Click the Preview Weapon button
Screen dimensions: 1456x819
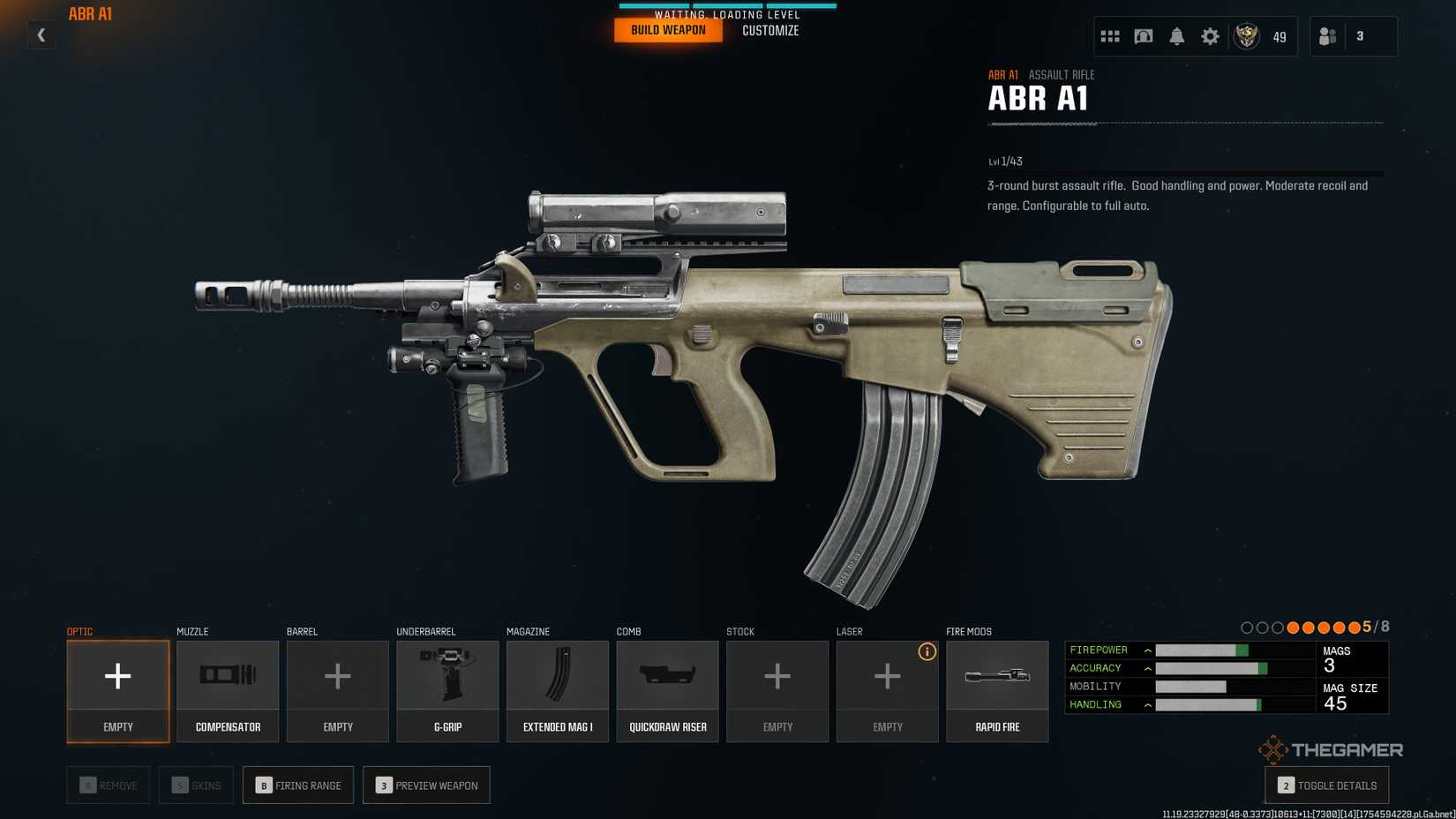(426, 785)
